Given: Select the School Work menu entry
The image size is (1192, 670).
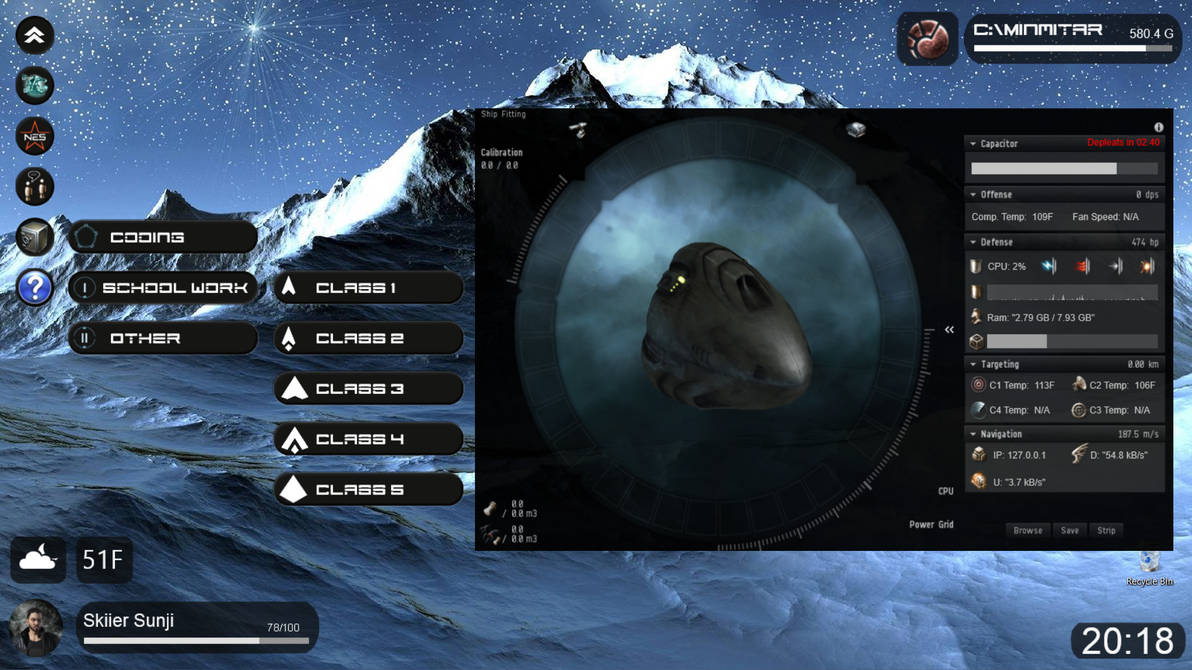Looking at the screenshot, I should point(163,288).
